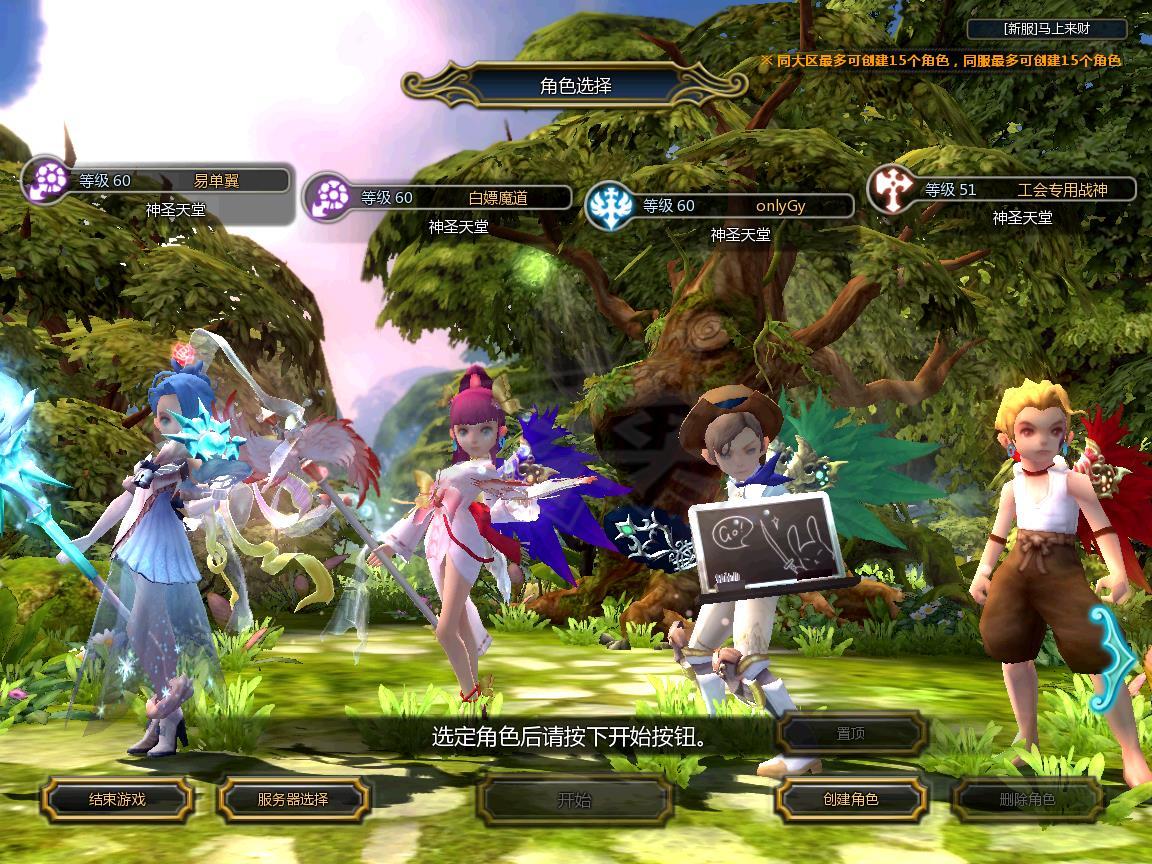1152x864 pixels.
Task: Start the game with the 开始 button
Action: pos(574,799)
